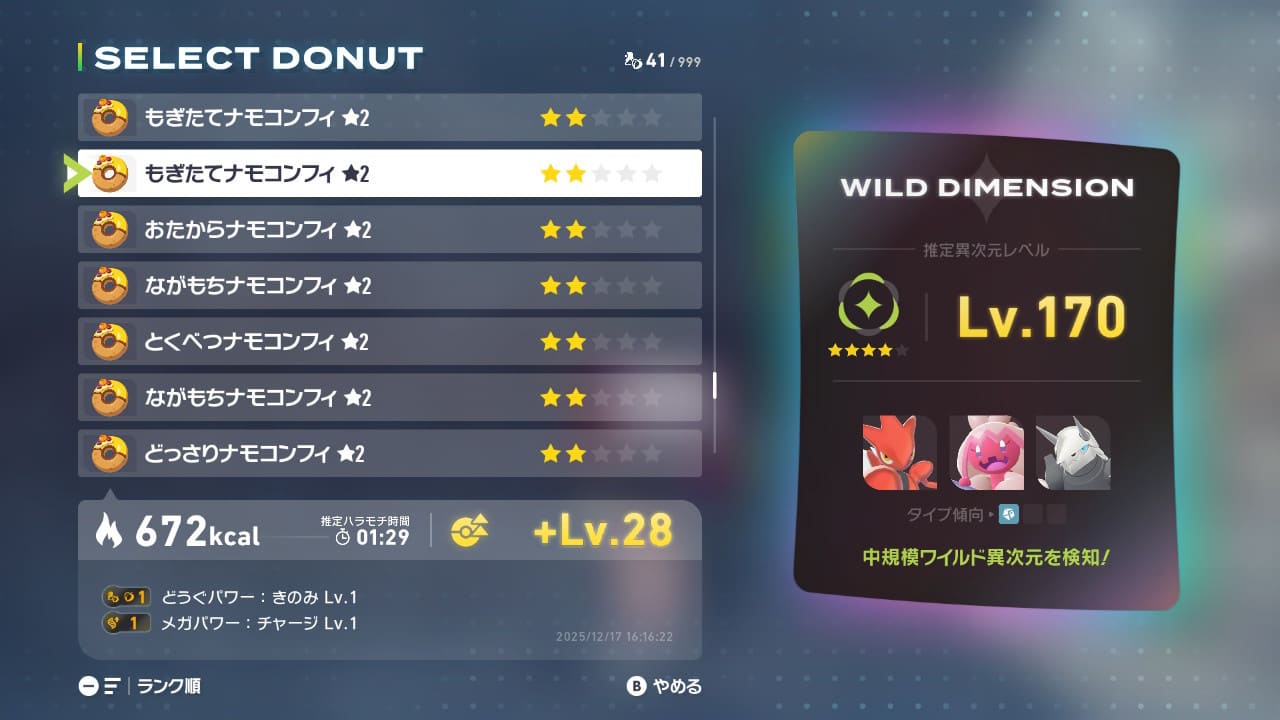Click the pink Pokémon portrait
This screenshot has height=720, width=1280.
[x=986, y=453]
